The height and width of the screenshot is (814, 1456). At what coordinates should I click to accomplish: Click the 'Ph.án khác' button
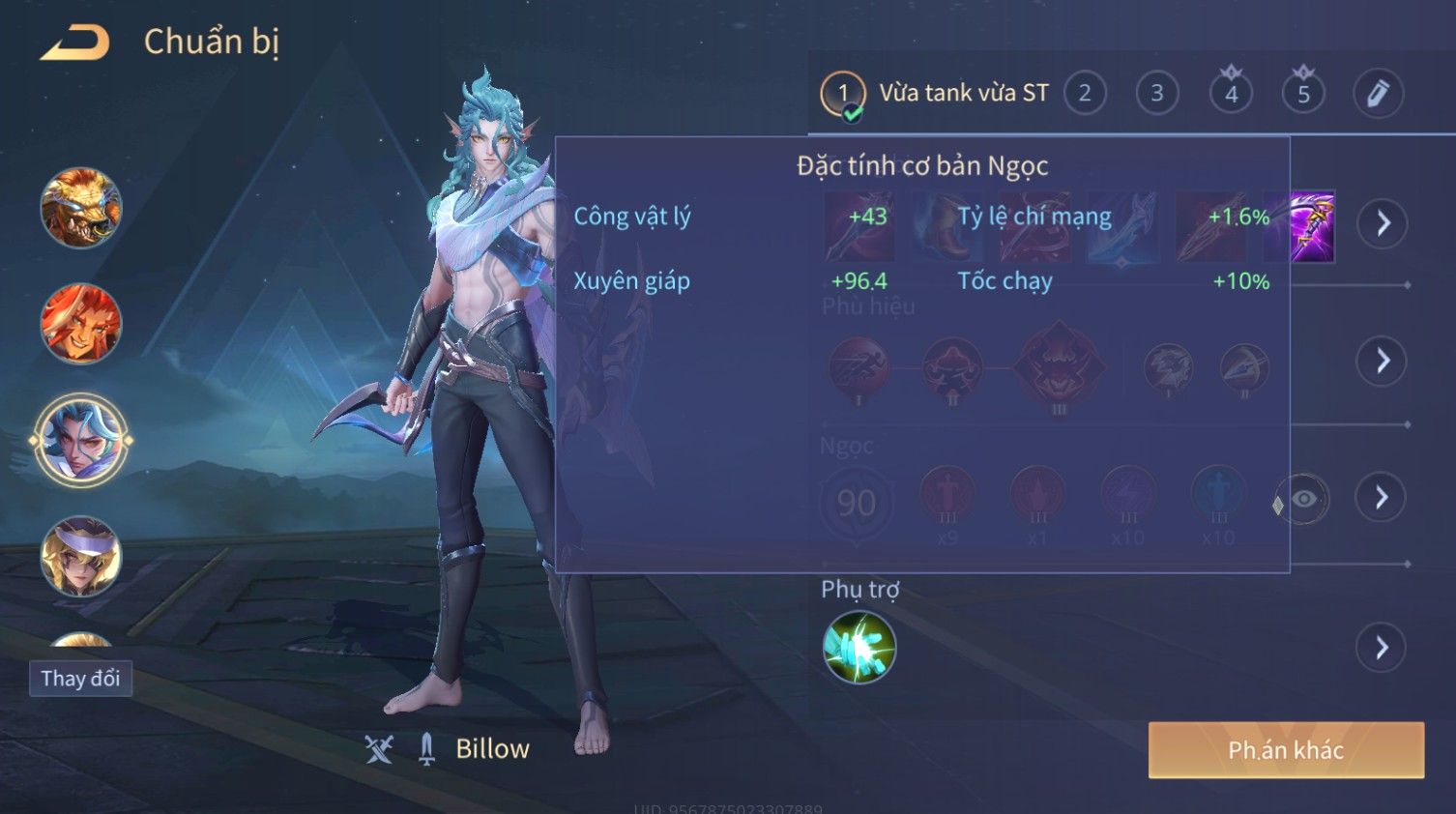(1286, 750)
